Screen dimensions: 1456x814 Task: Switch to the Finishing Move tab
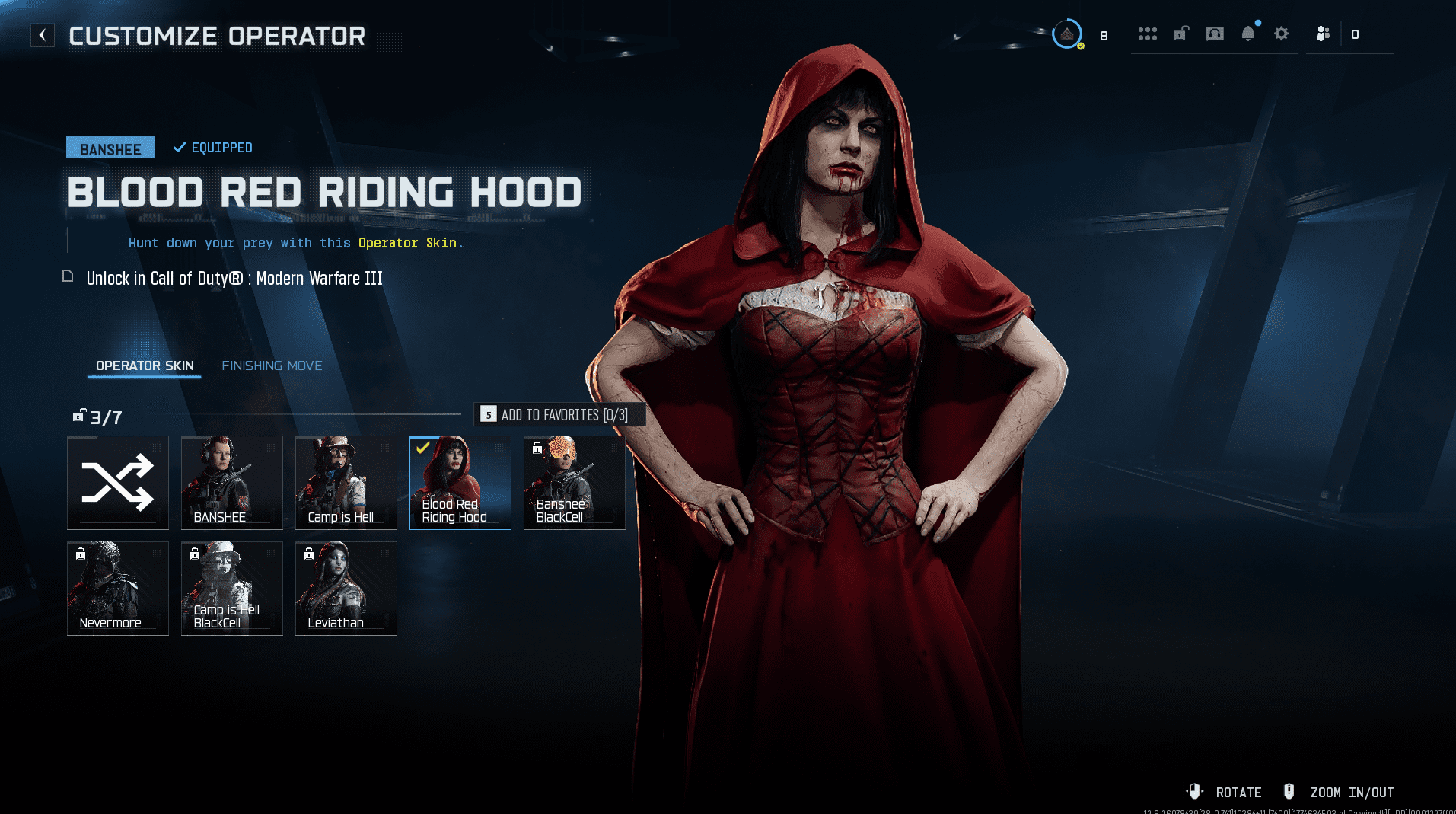click(272, 366)
